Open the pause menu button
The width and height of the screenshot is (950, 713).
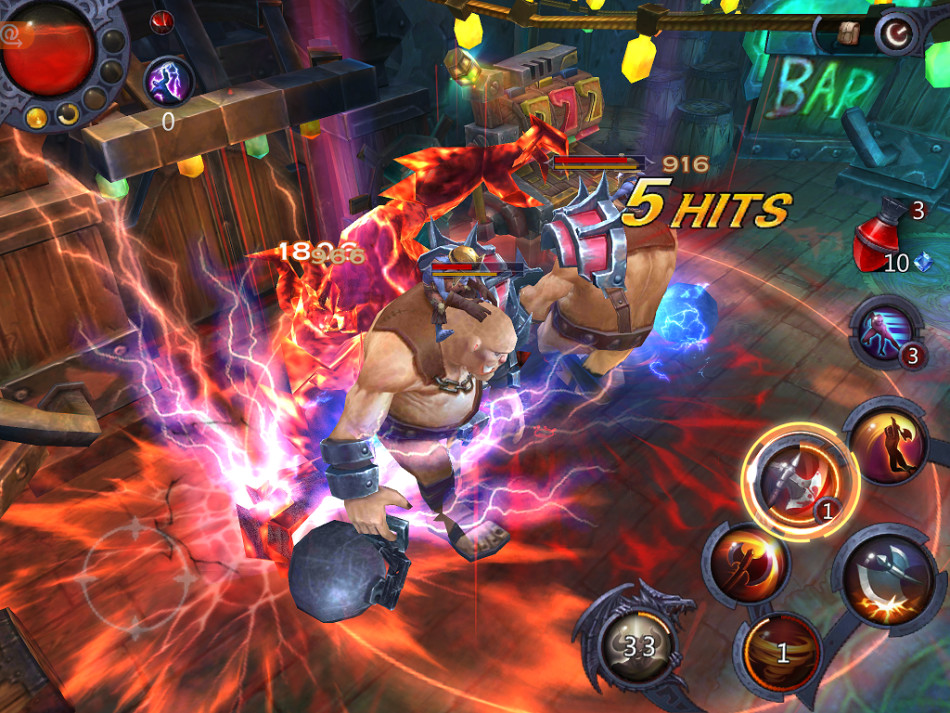899,35
